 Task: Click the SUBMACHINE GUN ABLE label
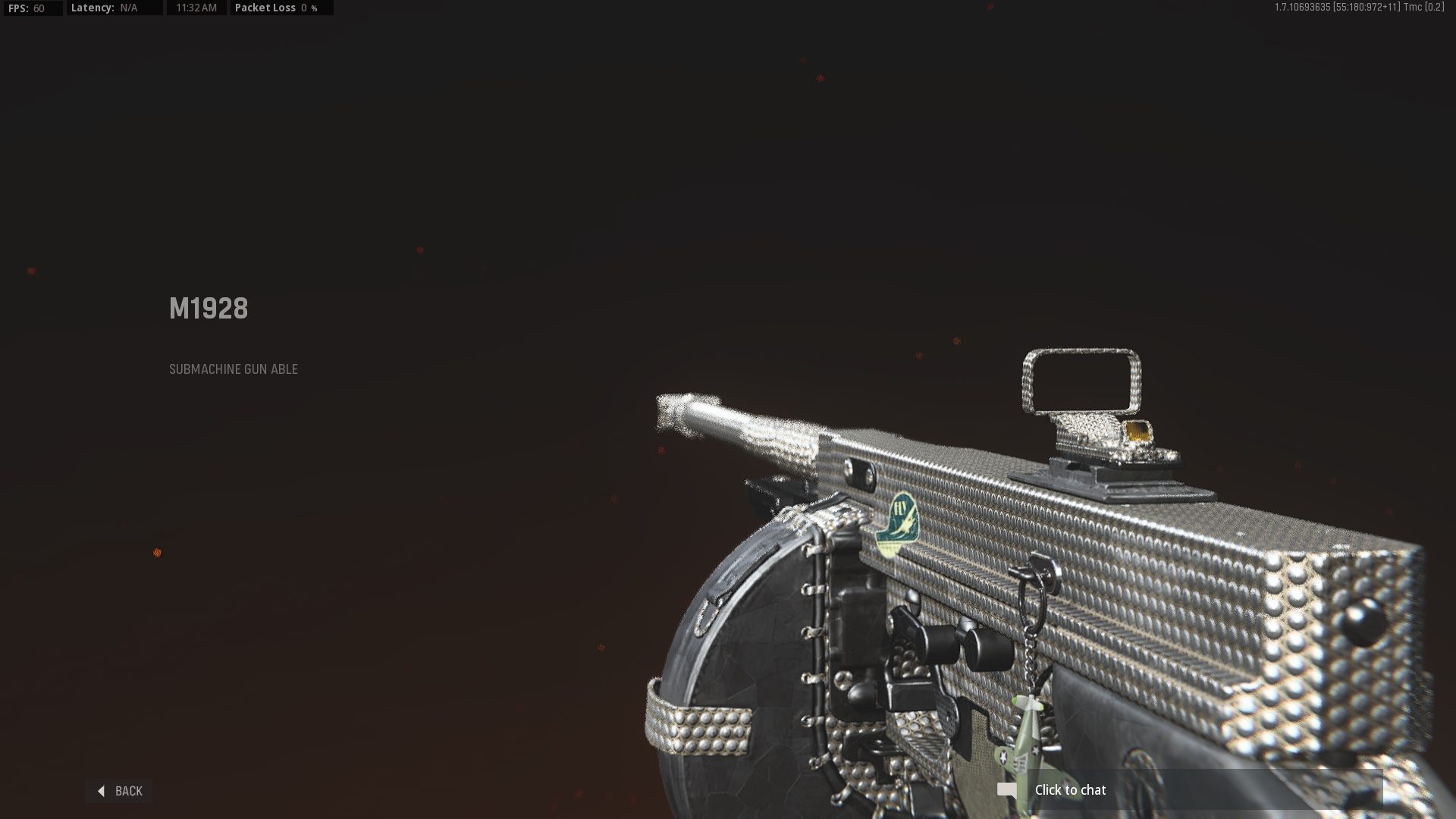coord(233,369)
